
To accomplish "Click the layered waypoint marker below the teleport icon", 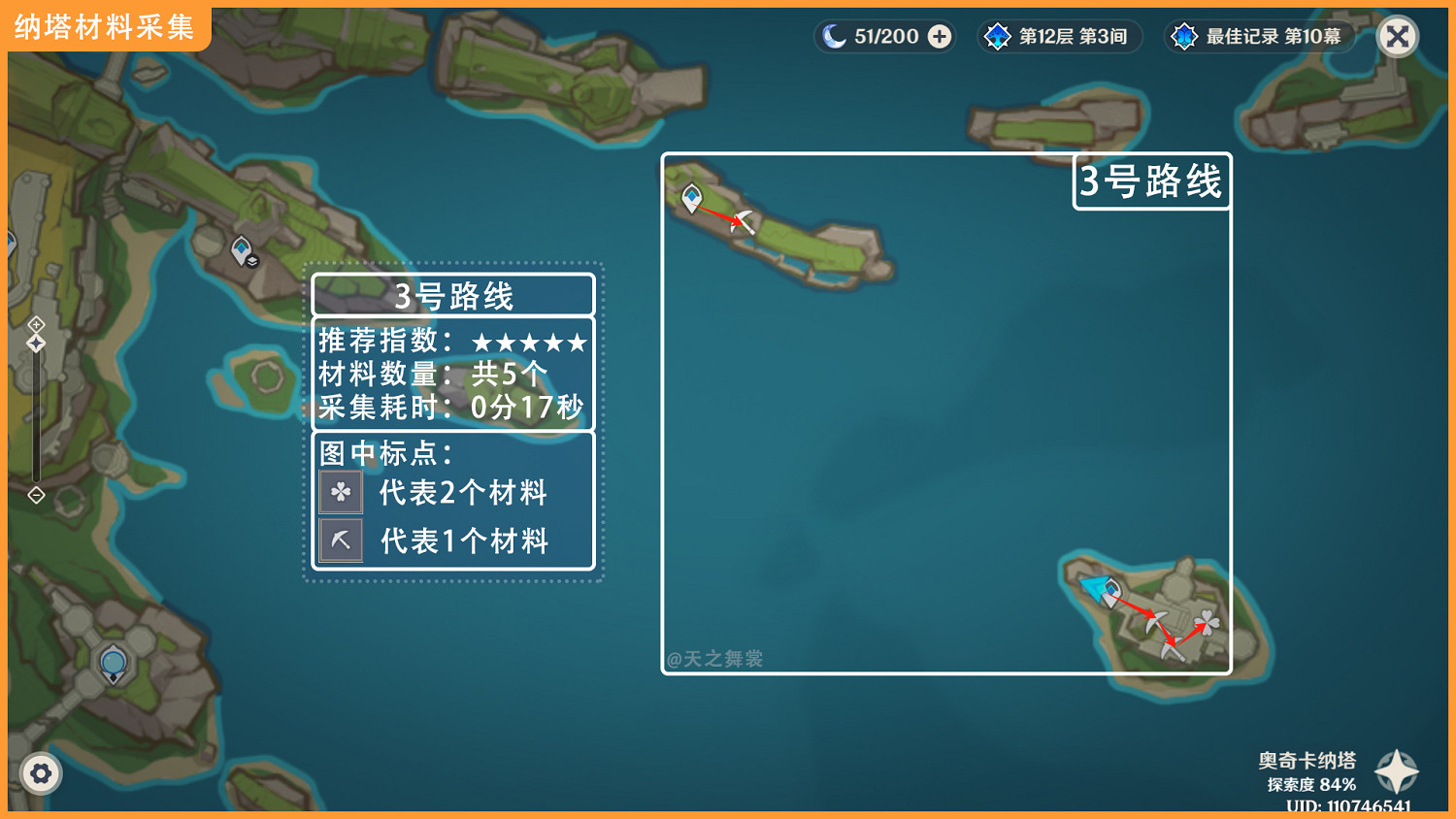I will [x=250, y=260].
